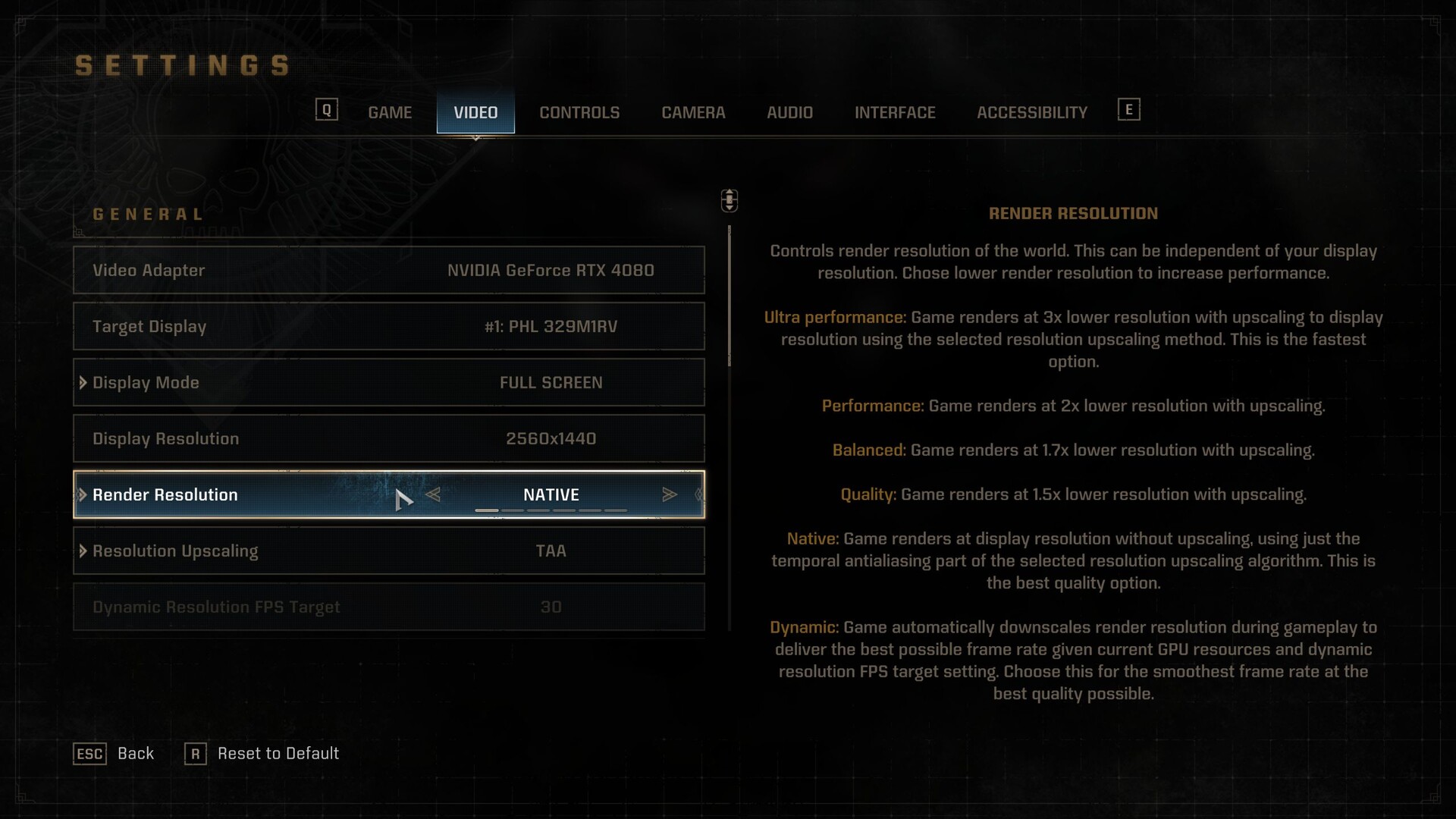
Task: Click the Render Resolution right arrow
Action: (x=669, y=494)
